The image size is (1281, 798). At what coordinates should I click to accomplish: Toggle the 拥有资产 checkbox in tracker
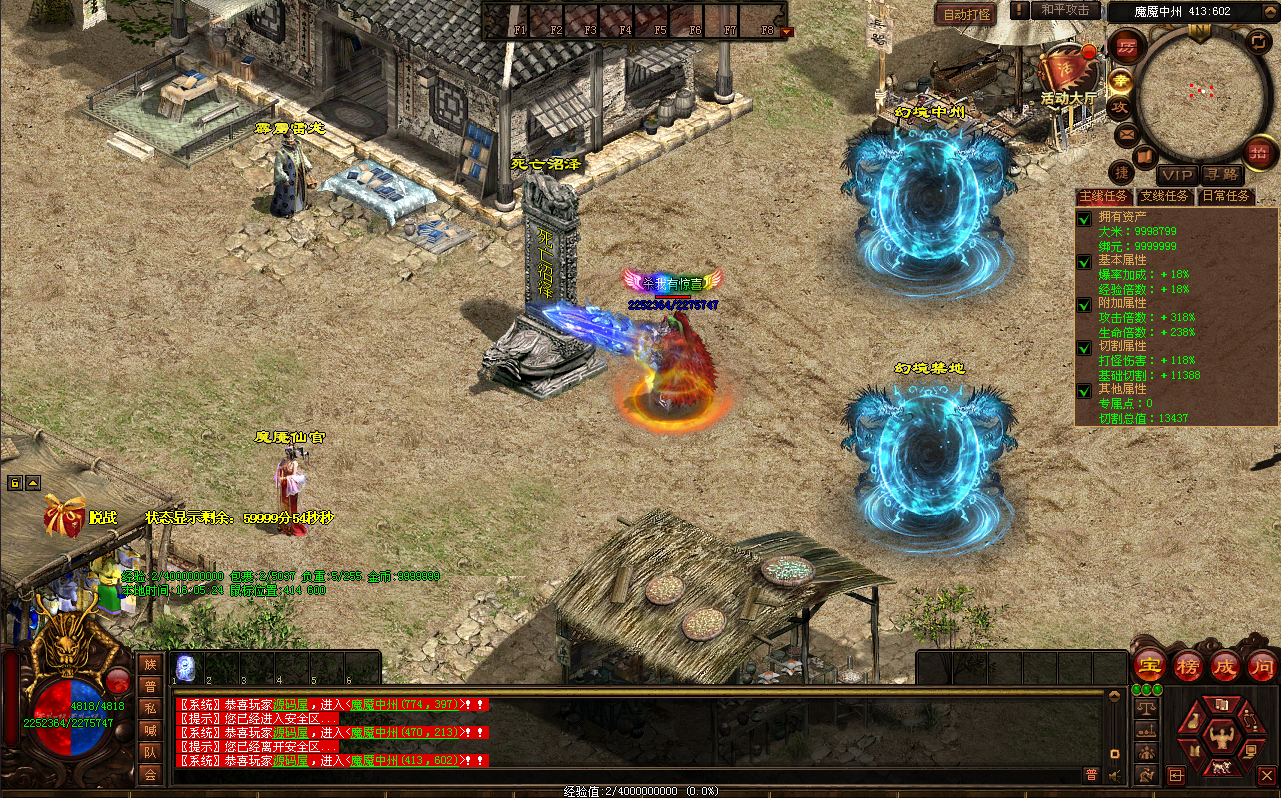(1084, 217)
